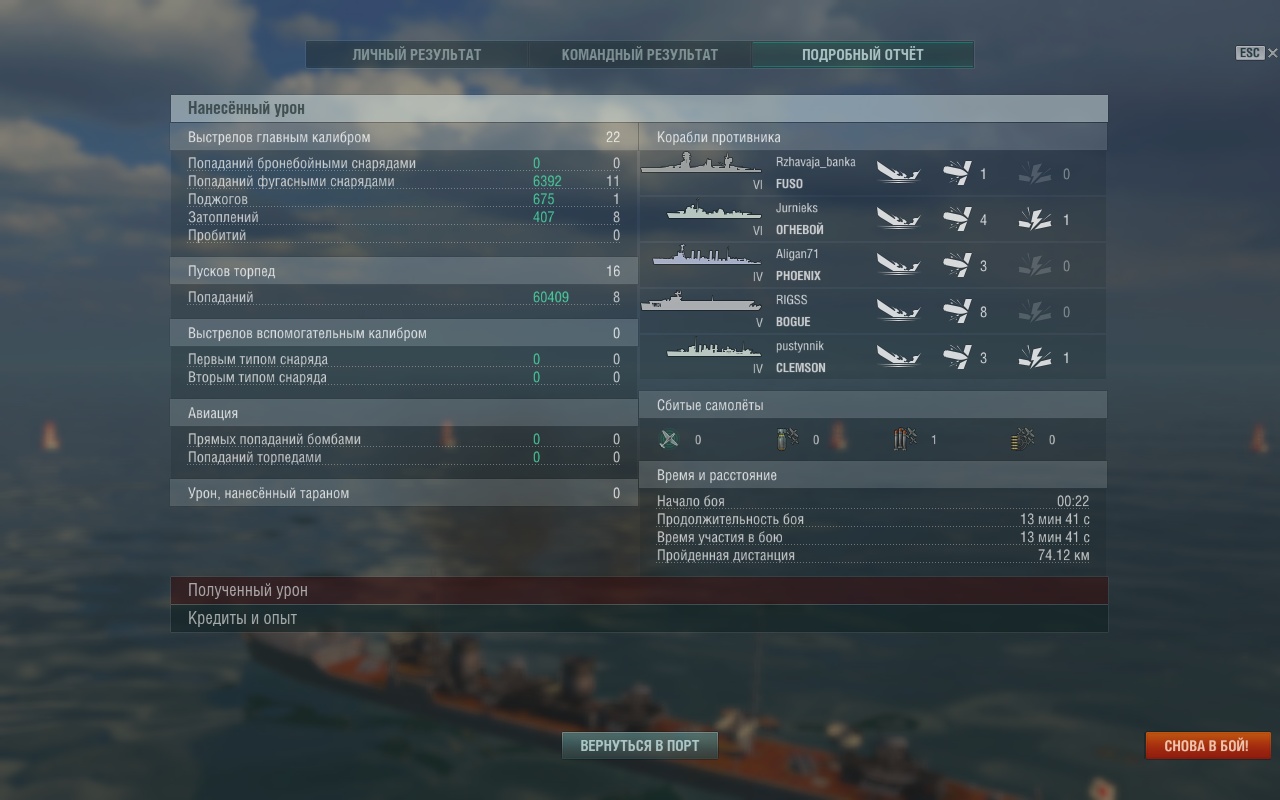This screenshot has width=1280, height=800.
Task: Click Вернуться в порт button
Action: (x=639, y=746)
